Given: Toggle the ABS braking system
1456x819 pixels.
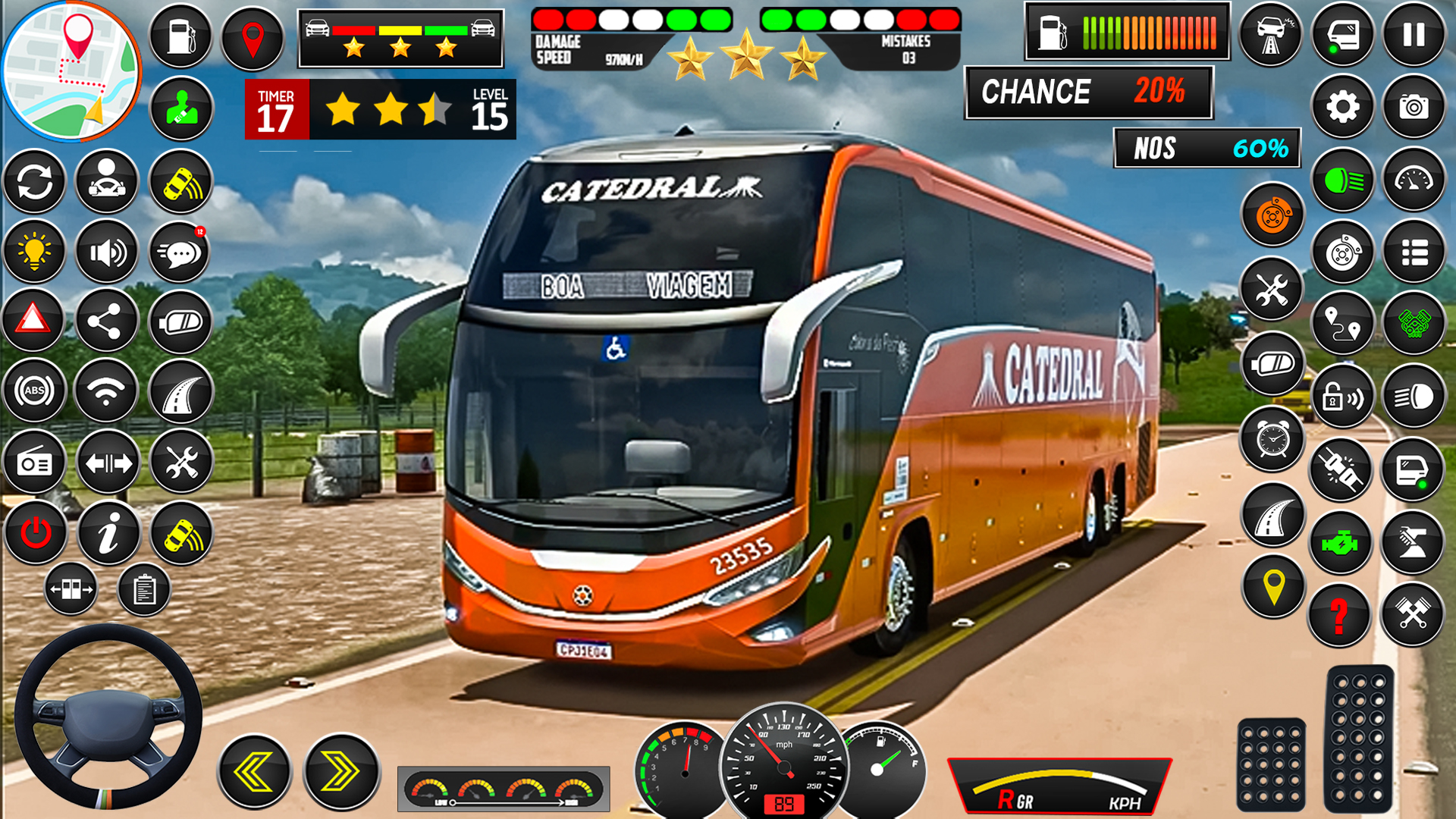Looking at the screenshot, I should point(35,389).
